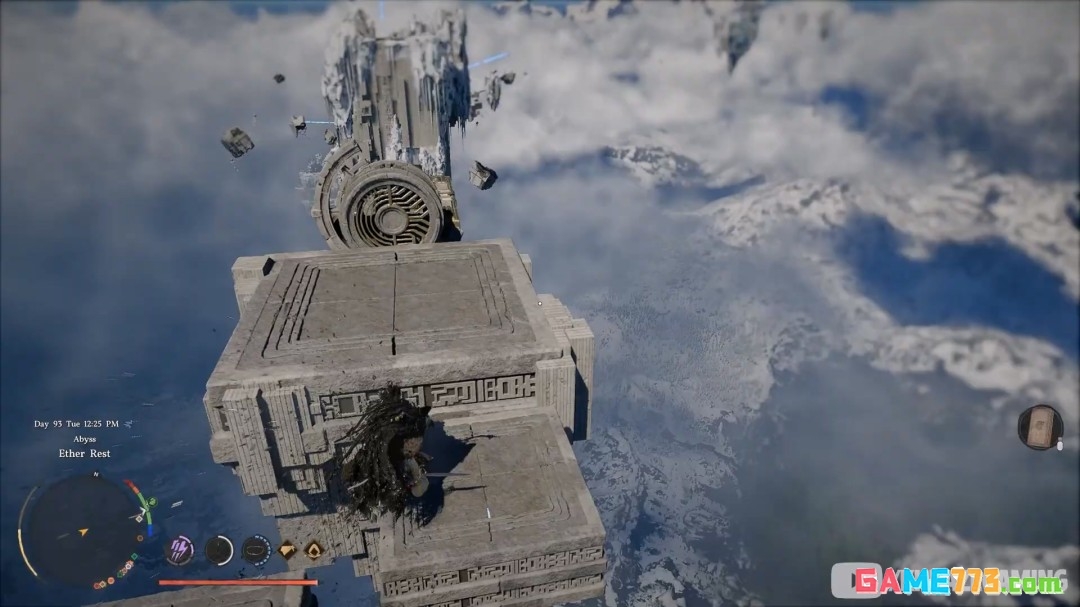
Task: Activate the purple lightning claw skill
Action: (x=180, y=549)
